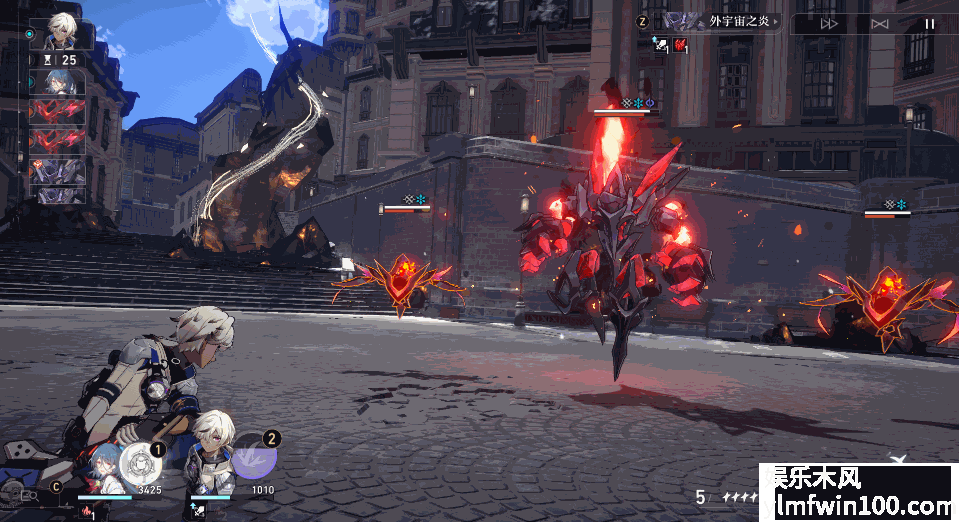Activate the white-haired character's purple ultimate

pos(254,458)
